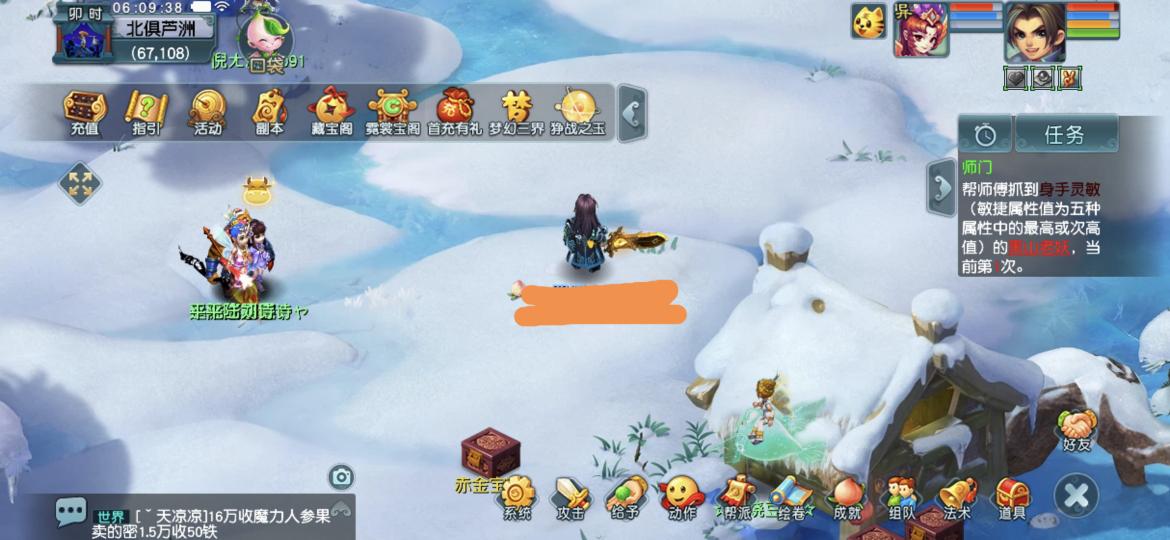Viewport: 1170px width, 540px height.
Task: Open the 动作 emote actions menu
Action: pos(681,496)
